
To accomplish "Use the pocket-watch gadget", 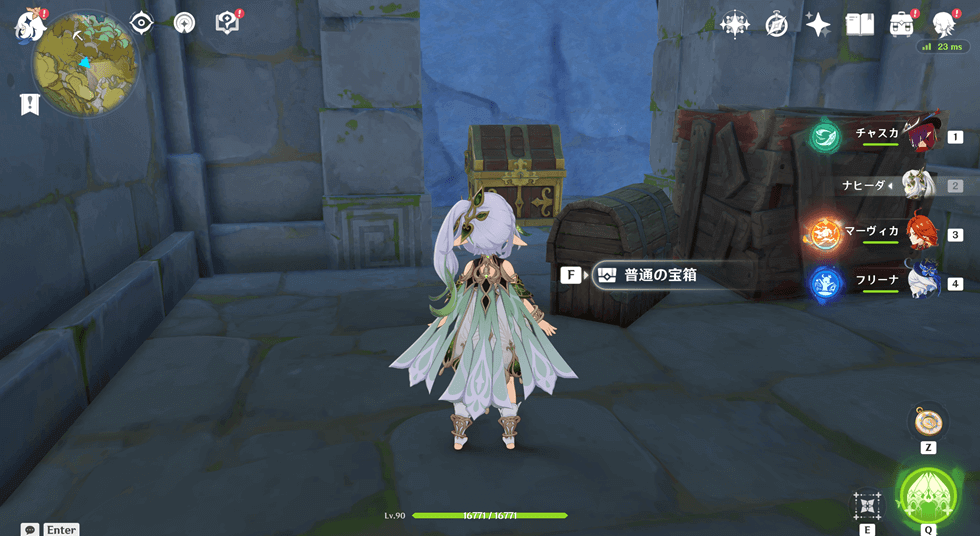I will point(928,421).
